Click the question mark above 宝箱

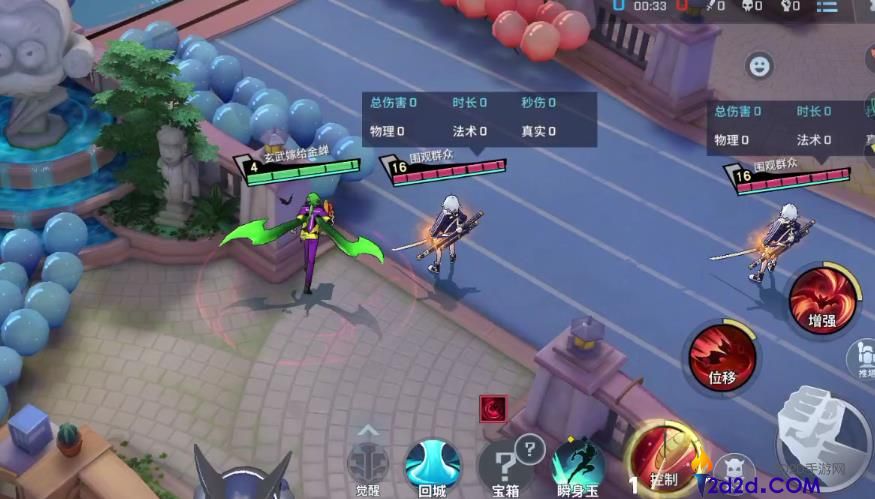pyautogui.click(x=530, y=448)
